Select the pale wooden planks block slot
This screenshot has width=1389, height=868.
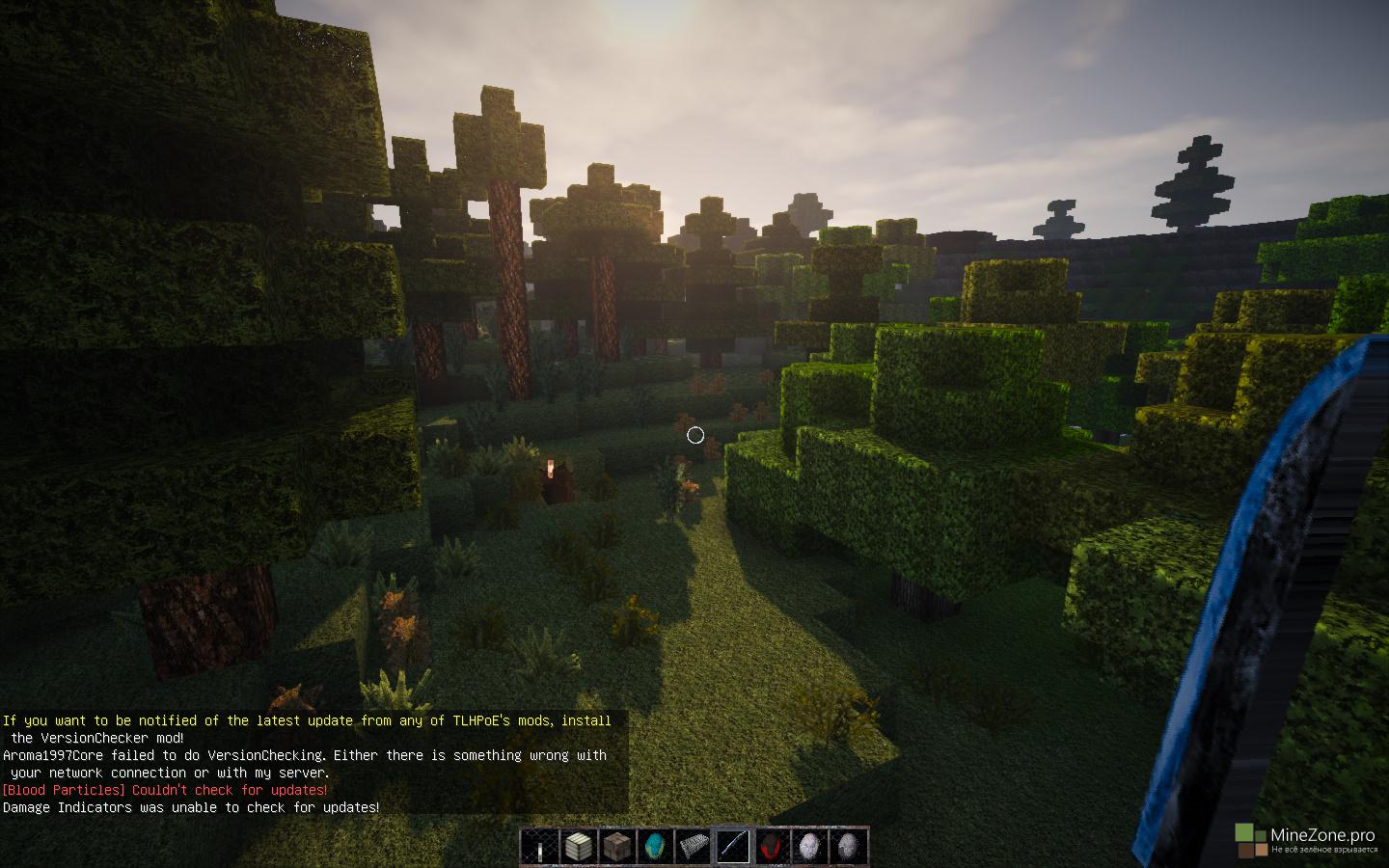tap(578, 847)
